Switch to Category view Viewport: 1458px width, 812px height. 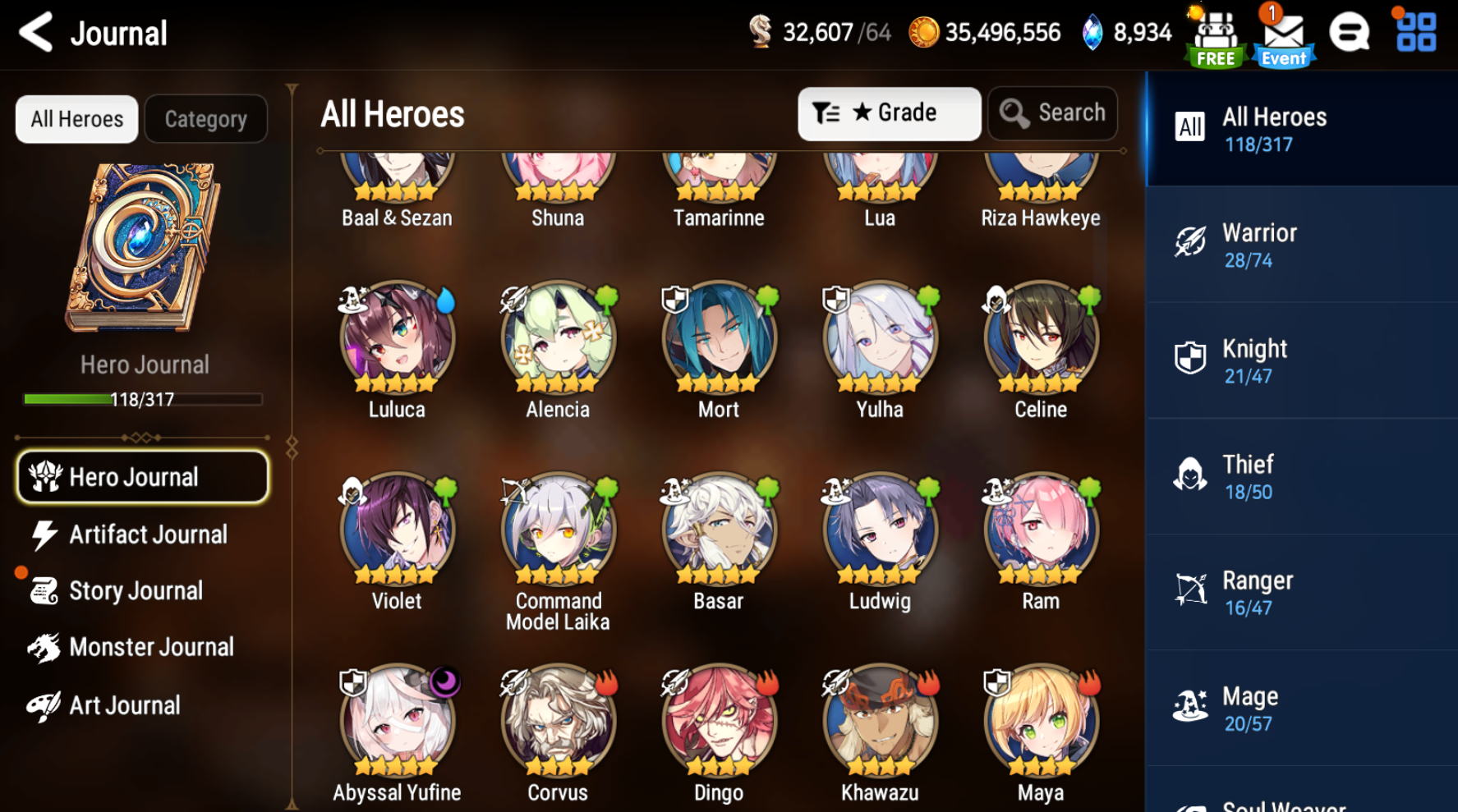click(205, 118)
